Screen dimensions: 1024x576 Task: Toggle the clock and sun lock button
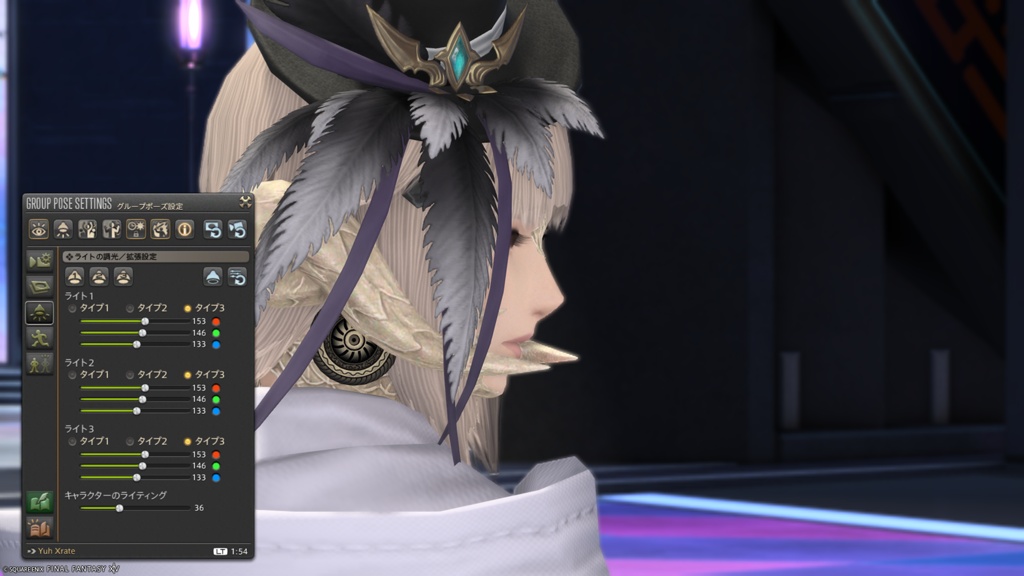tap(136, 229)
